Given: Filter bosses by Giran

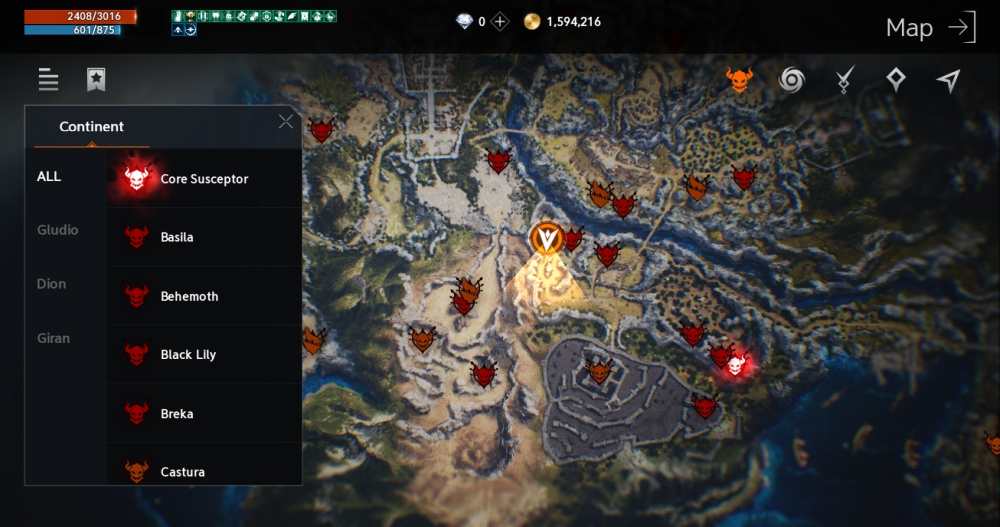Looking at the screenshot, I should pos(53,338).
